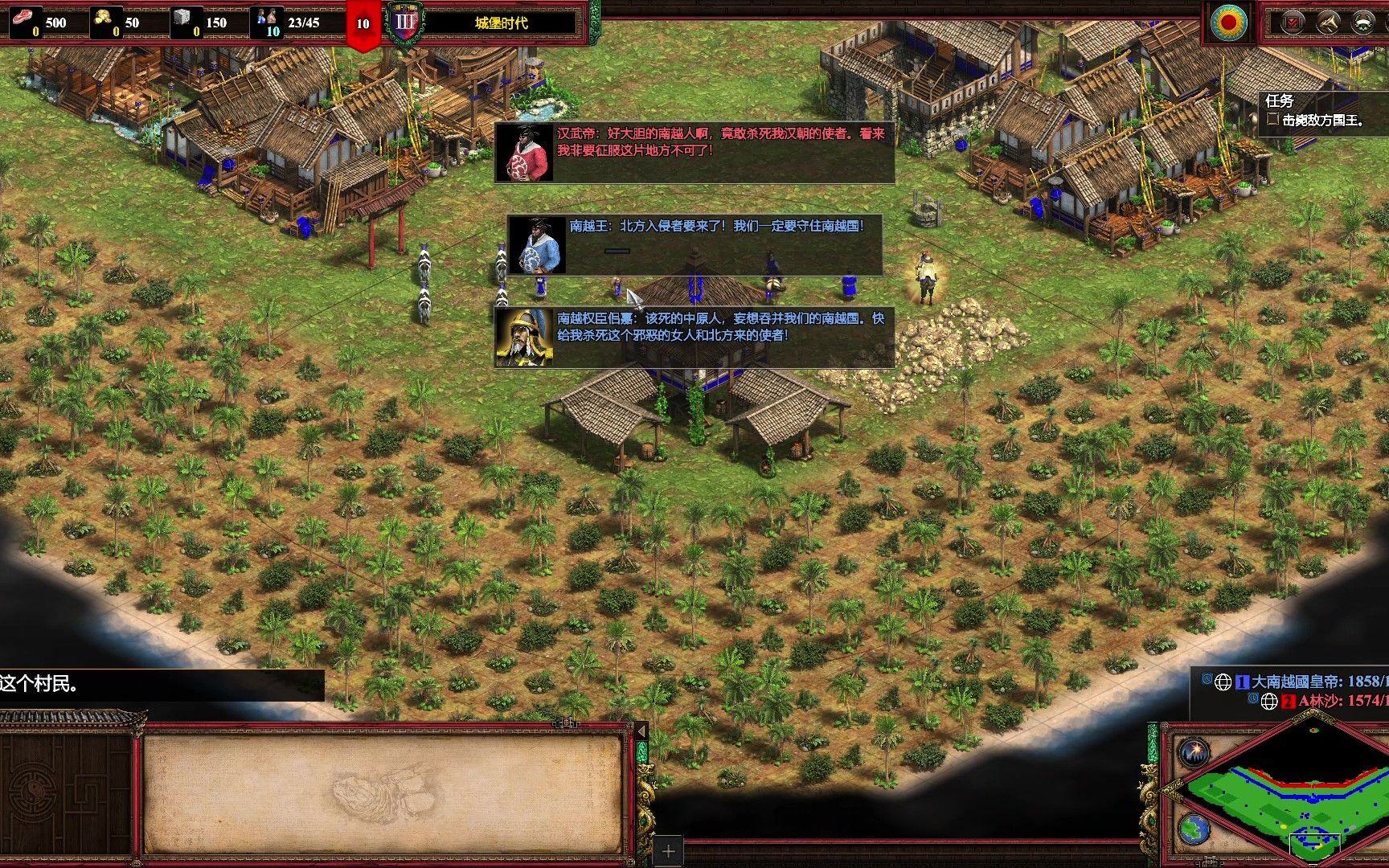Viewport: 1389px width, 868px height.
Task: Click the sun emblem civilization icon
Action: click(x=1229, y=23)
